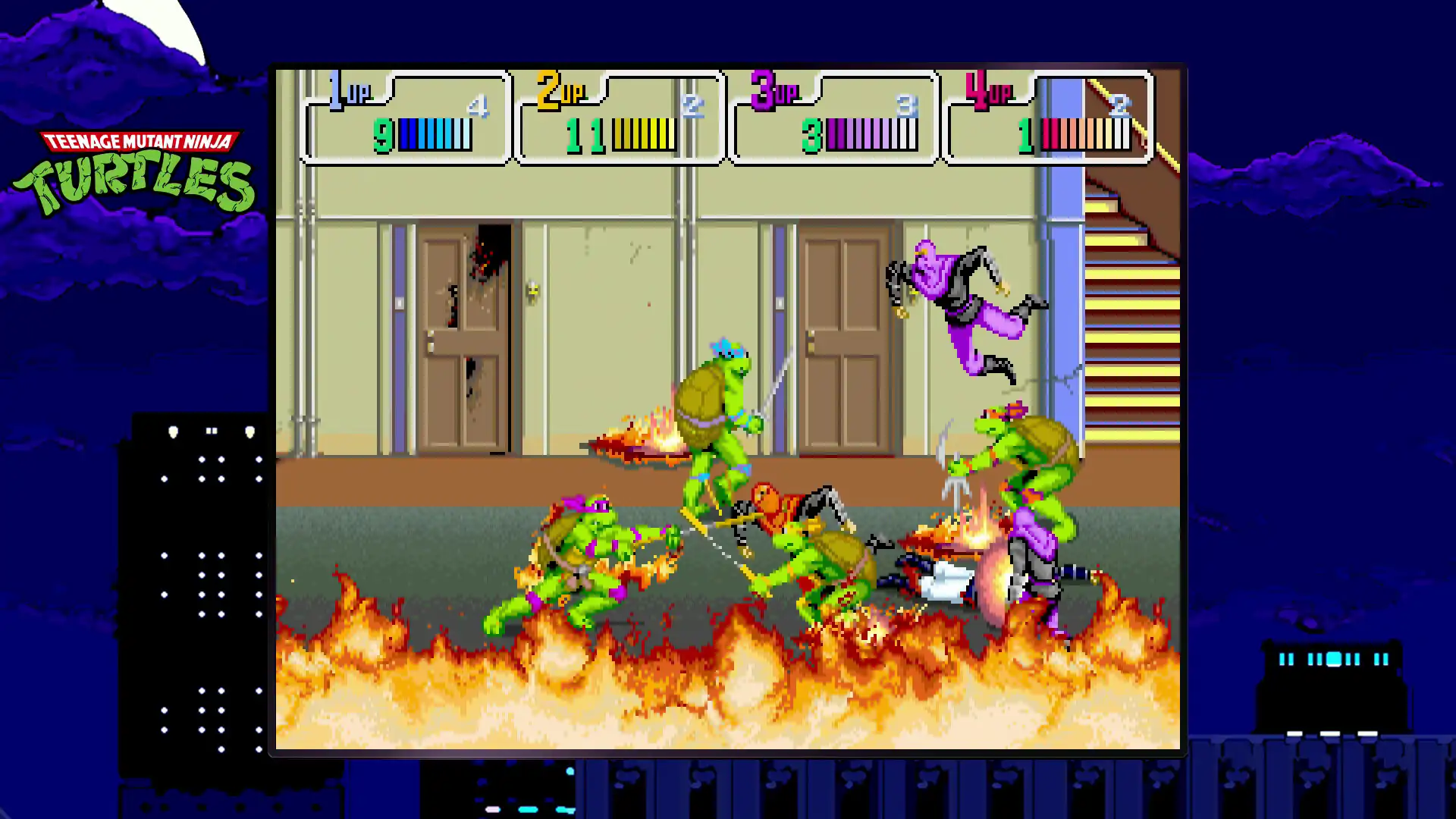Click the 4UP player indicator
This screenshot has height=819, width=1456.
[x=986, y=91]
